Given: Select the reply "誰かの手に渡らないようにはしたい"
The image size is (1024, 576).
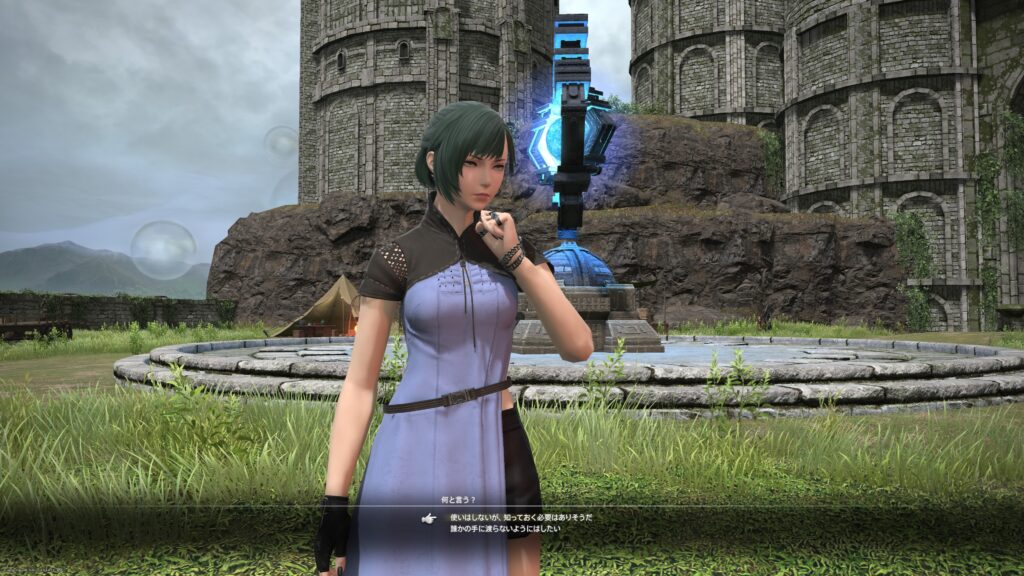Looking at the screenshot, I should pyautogui.click(x=498, y=528).
